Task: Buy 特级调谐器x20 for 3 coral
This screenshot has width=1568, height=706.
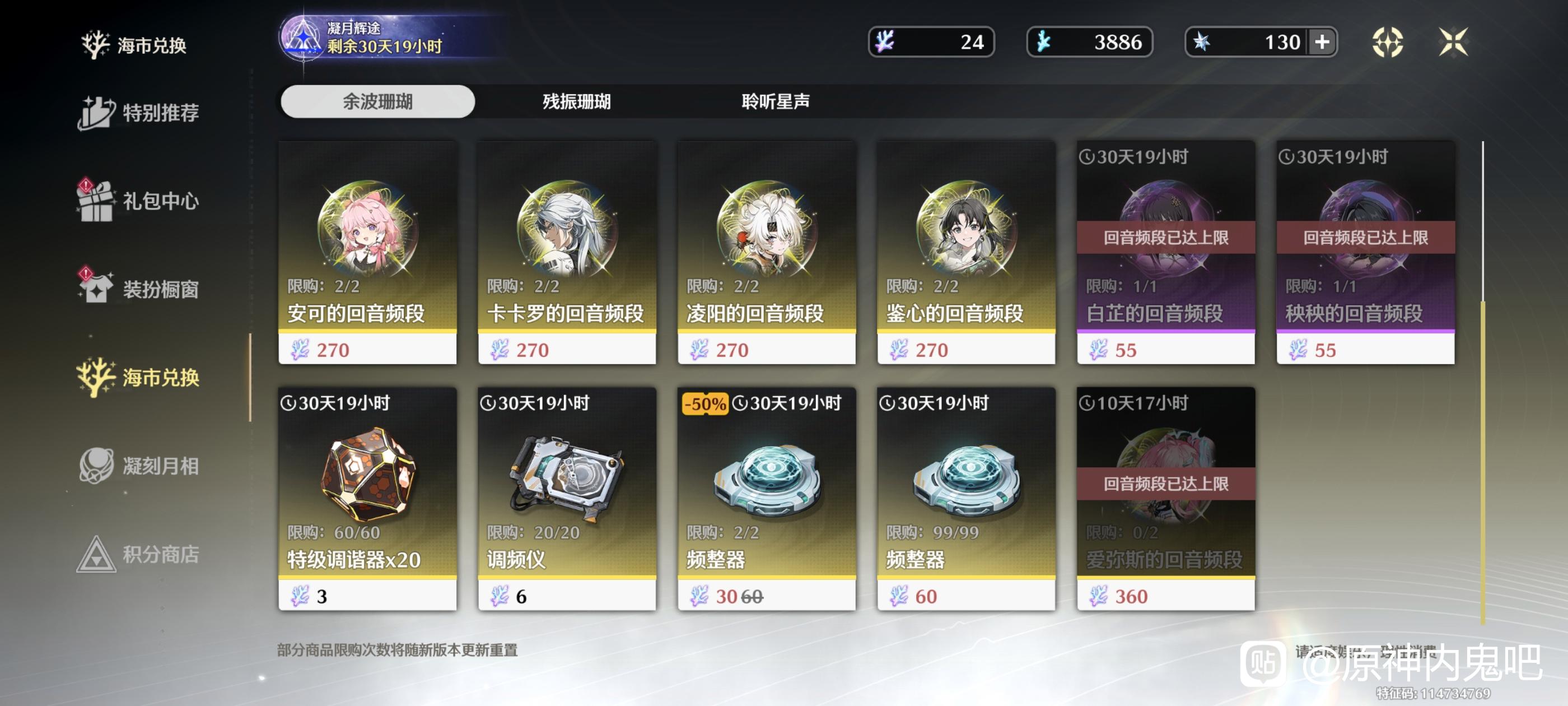Action: coord(367,499)
